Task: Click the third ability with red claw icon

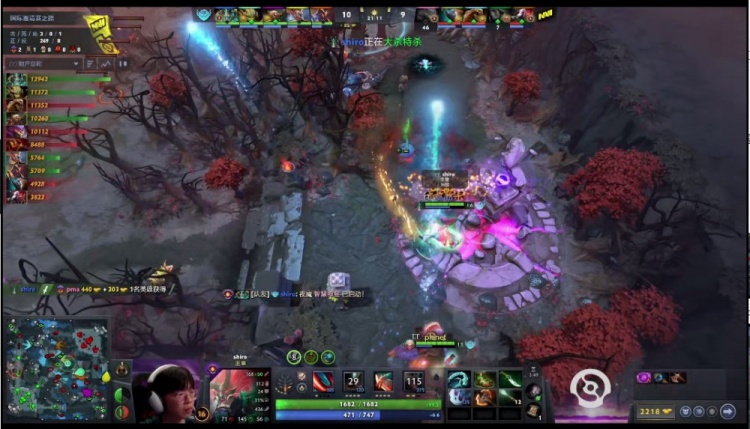Action: (x=383, y=381)
